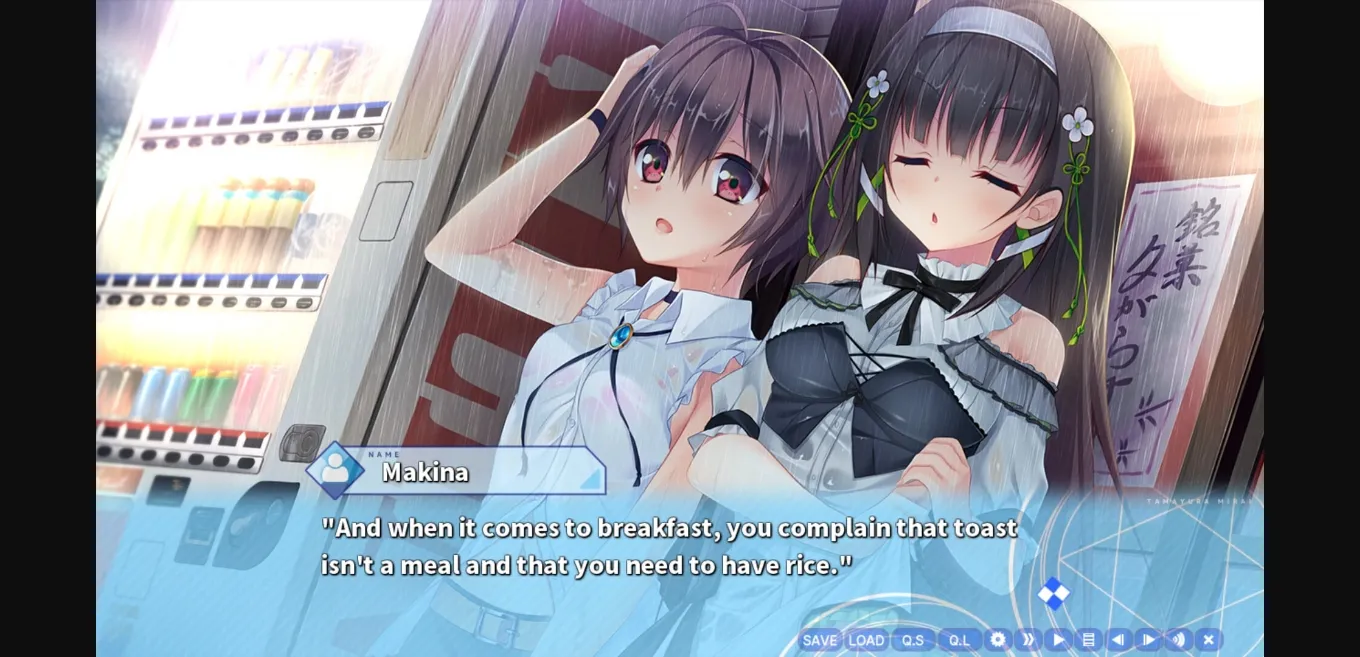The height and width of the screenshot is (657, 1360).
Task: Start auto-play with the play triangle
Action: pos(1058,640)
